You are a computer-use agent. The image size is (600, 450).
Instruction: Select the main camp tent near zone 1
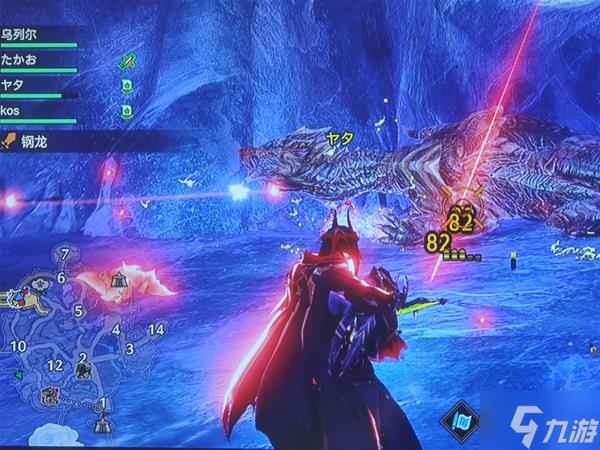pyautogui.click(x=102, y=424)
